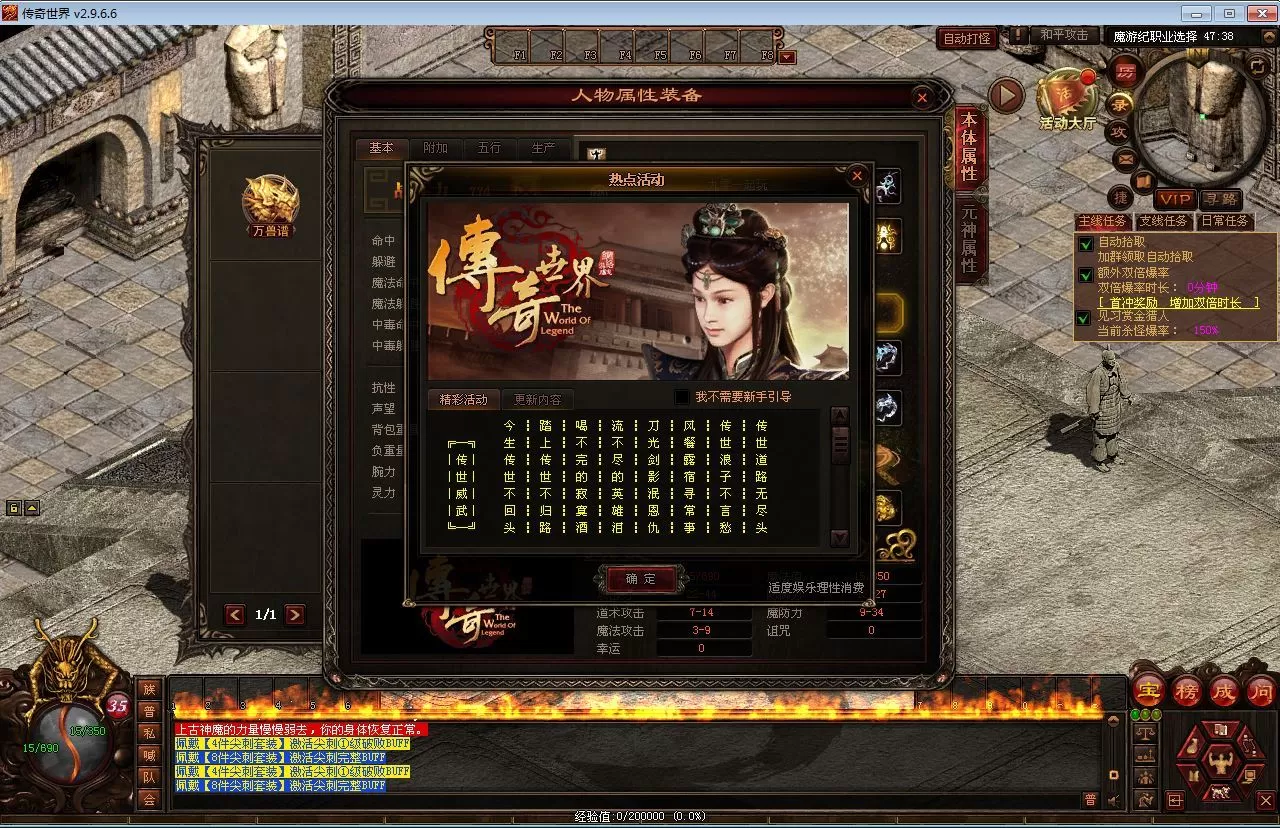Screen dimensions: 1280x828
Task: Click the experience bar at screen bottom
Action: [640, 816]
